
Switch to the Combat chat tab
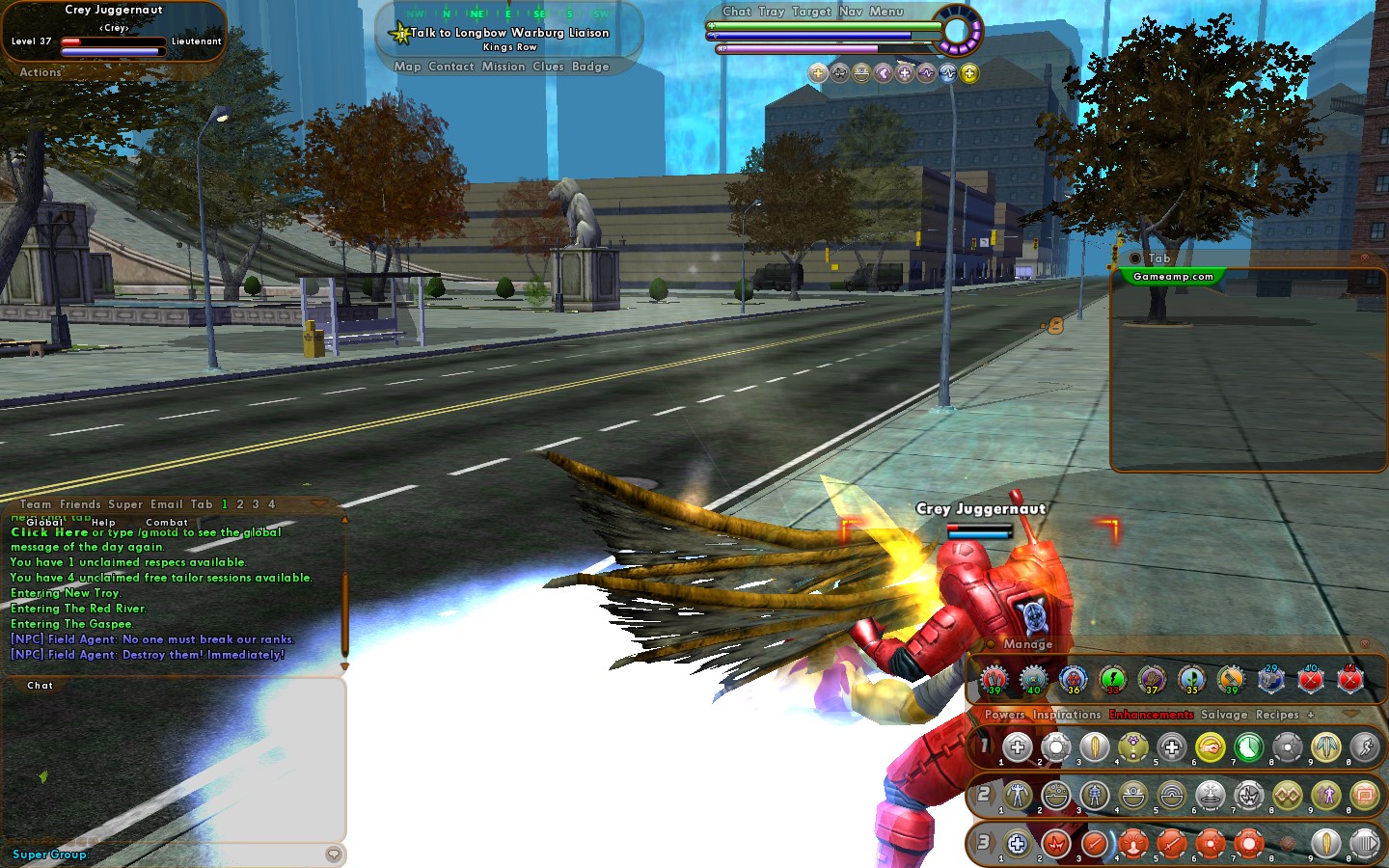(x=167, y=522)
